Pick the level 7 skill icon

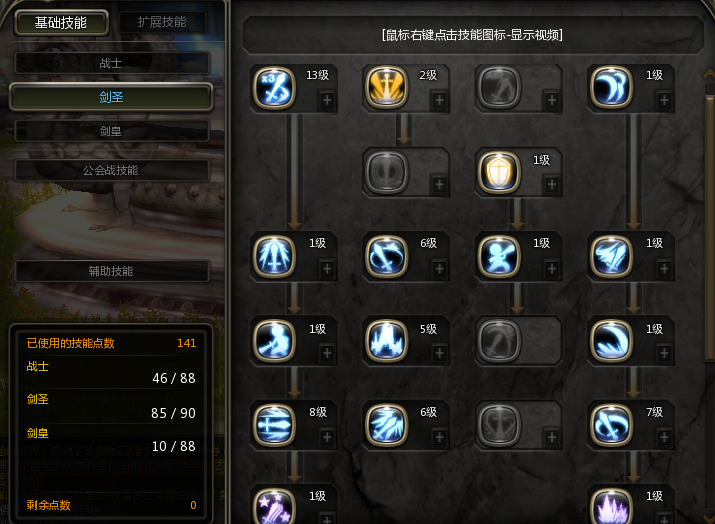tap(609, 424)
